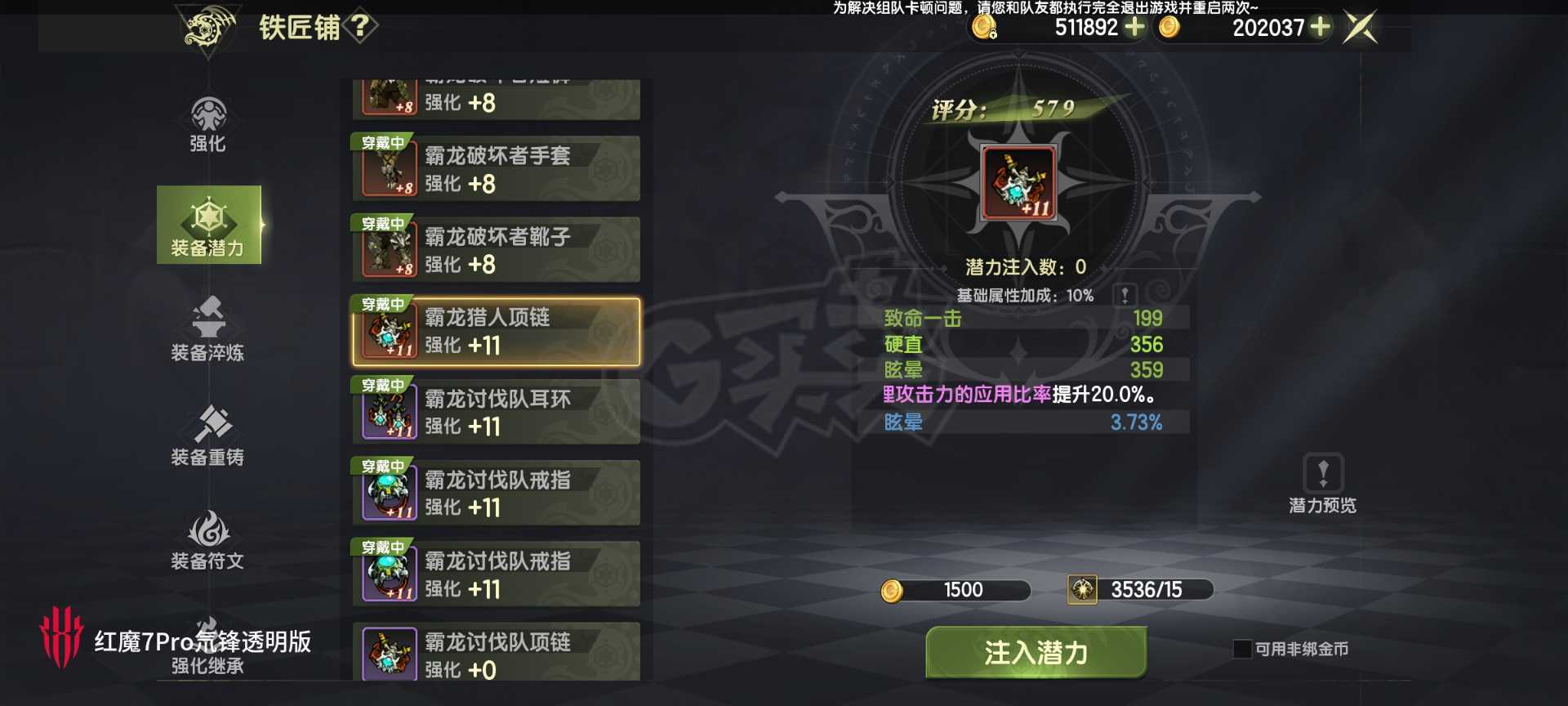1568x706 pixels.
Task: Open 强化继承 at the bottom left
Action: 208,666
